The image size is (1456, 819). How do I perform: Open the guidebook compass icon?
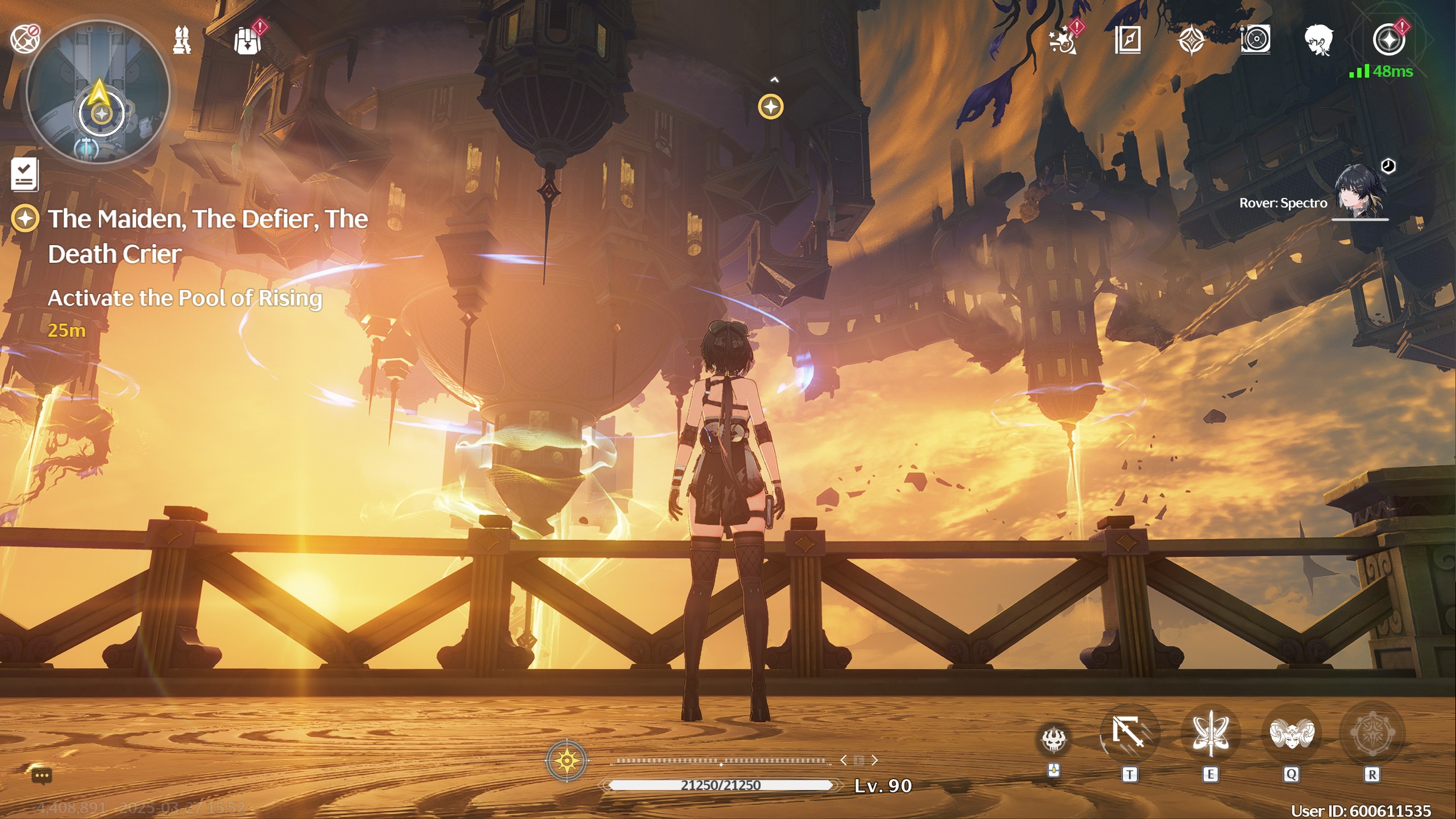pyautogui.click(x=1127, y=40)
